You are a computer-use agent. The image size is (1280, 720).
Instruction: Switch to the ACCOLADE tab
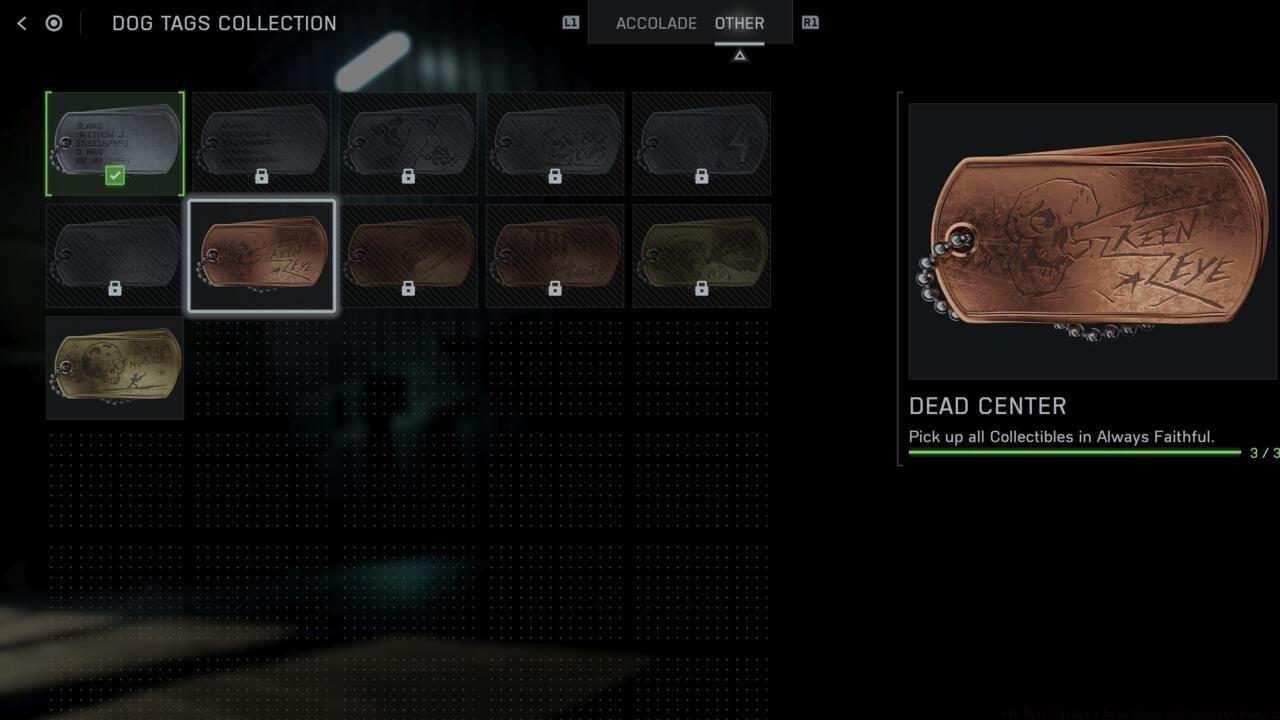tap(657, 23)
